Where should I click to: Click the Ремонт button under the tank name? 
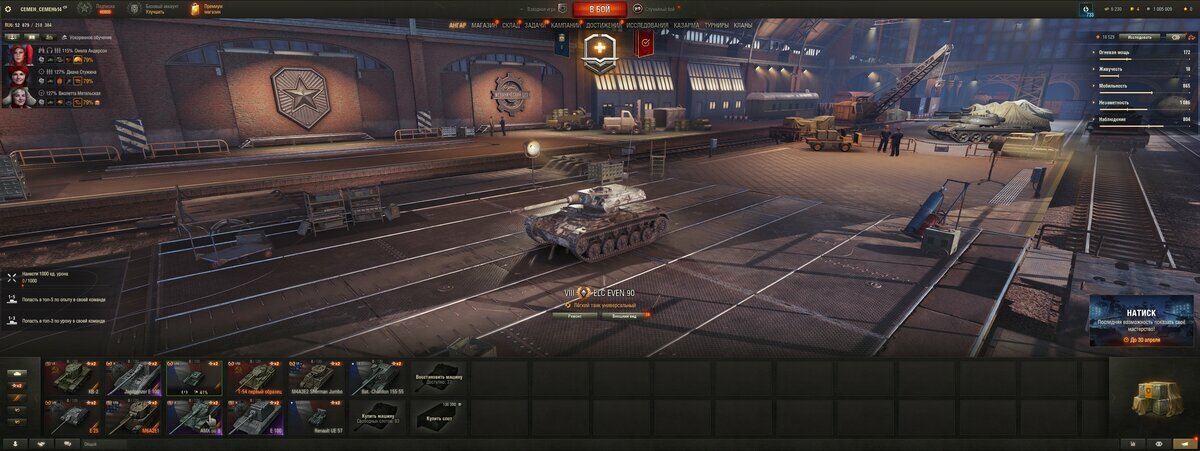[574, 315]
